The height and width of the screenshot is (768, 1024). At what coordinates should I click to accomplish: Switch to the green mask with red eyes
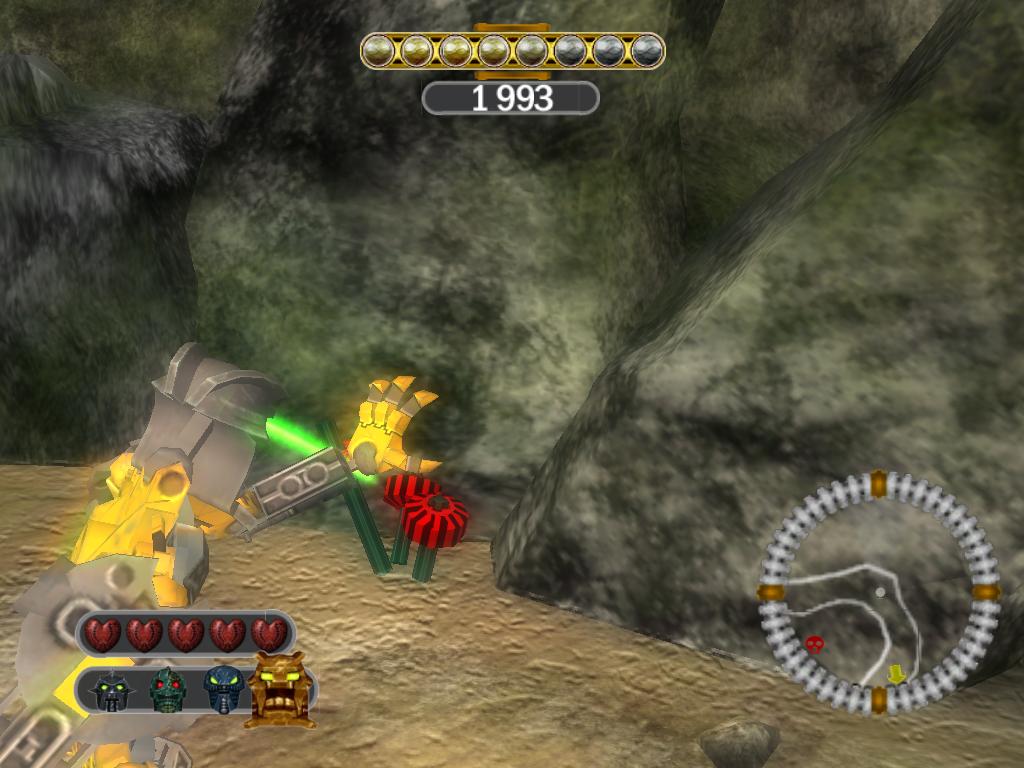coord(167,690)
